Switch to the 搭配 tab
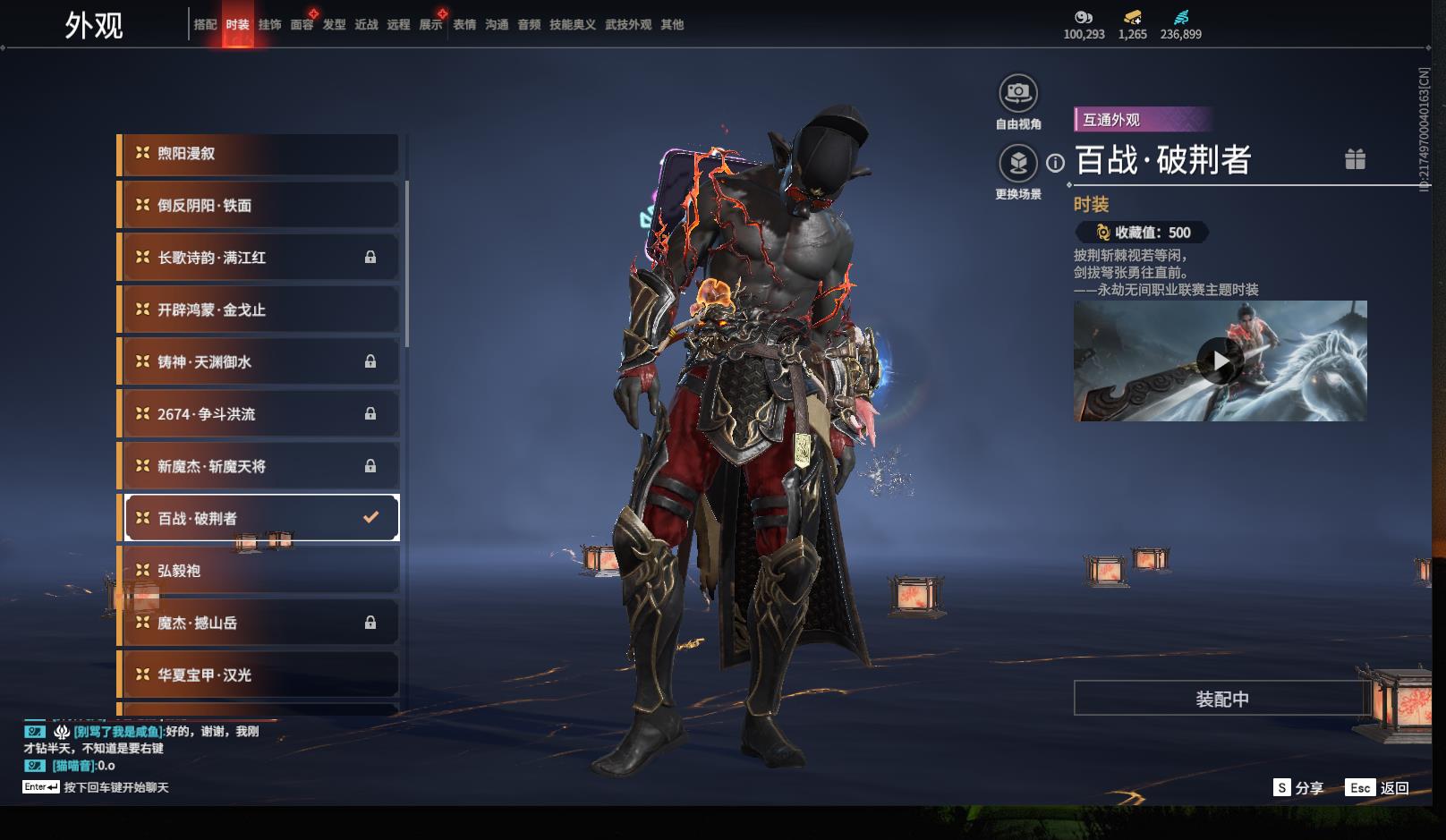Screen dimensions: 1446x840 205,25
